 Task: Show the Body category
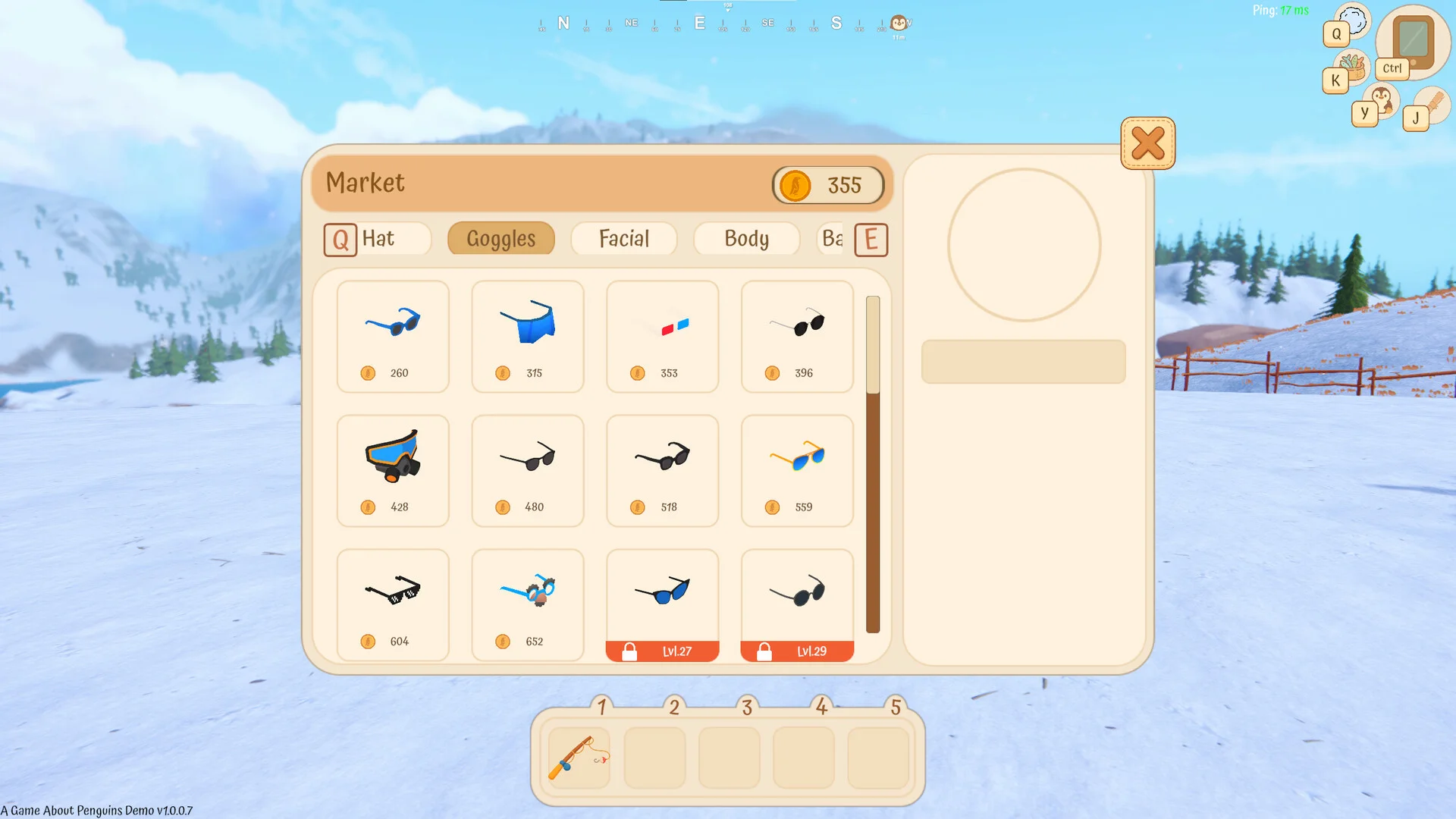click(746, 239)
